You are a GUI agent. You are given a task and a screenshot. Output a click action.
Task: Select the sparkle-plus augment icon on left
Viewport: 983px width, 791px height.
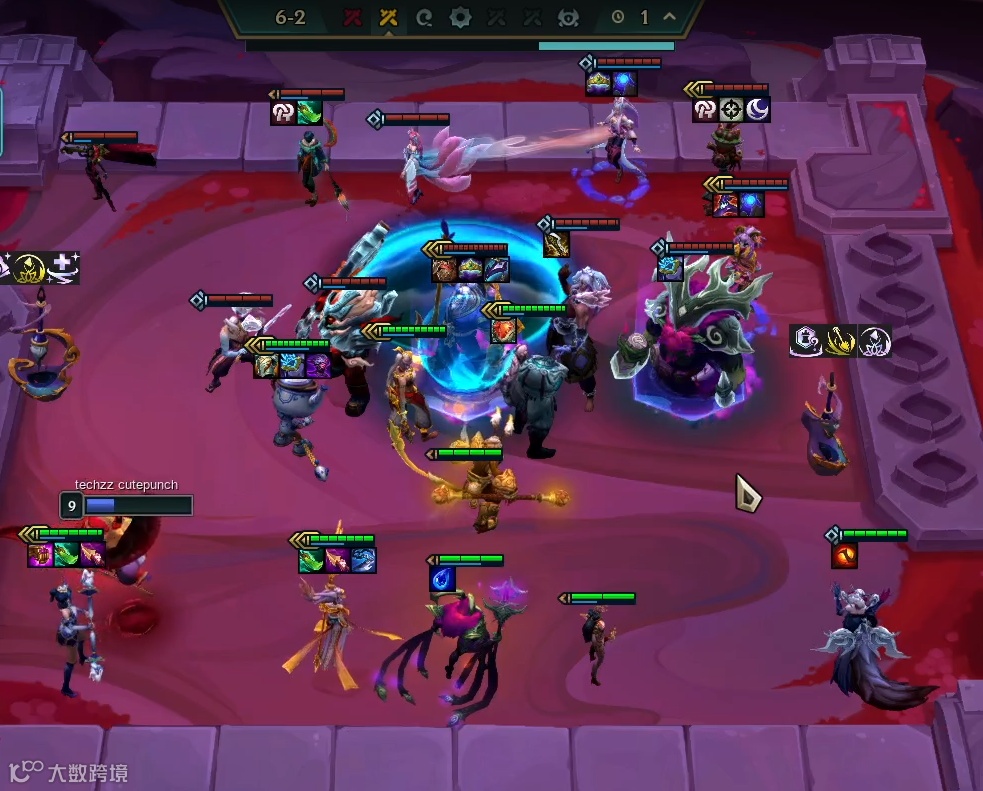(x=62, y=267)
